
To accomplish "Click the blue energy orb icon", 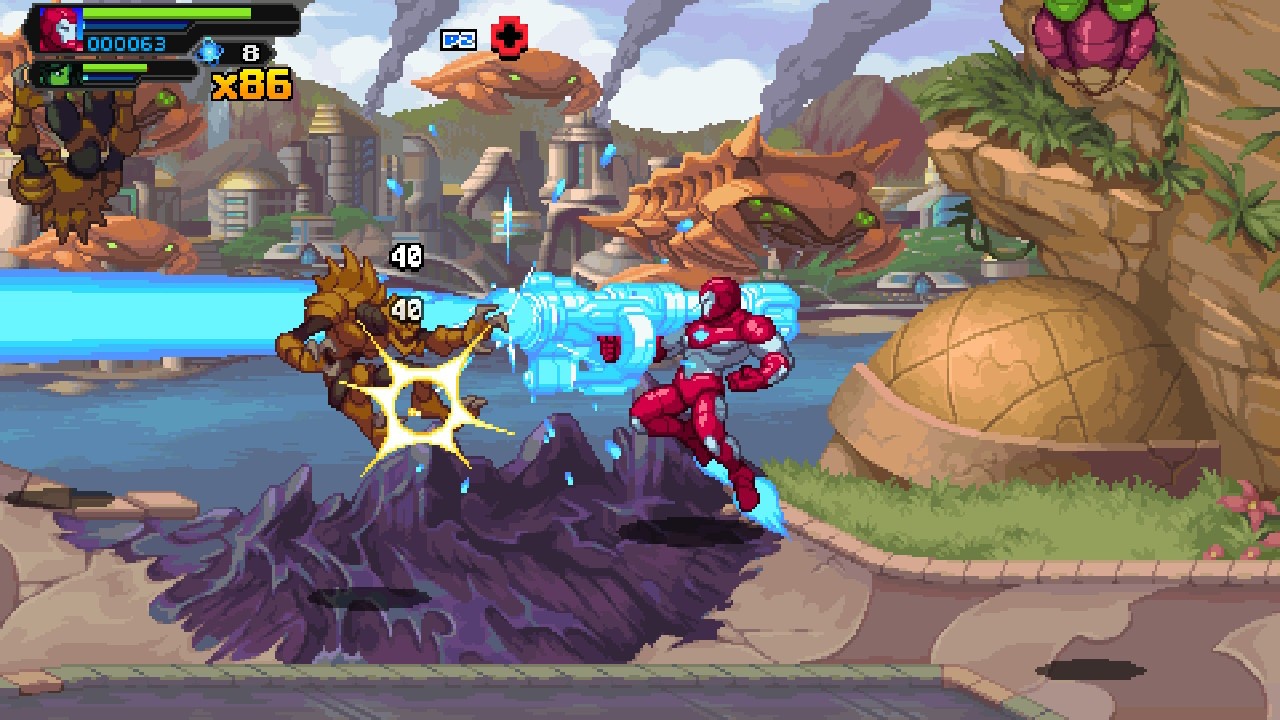I will [209, 50].
